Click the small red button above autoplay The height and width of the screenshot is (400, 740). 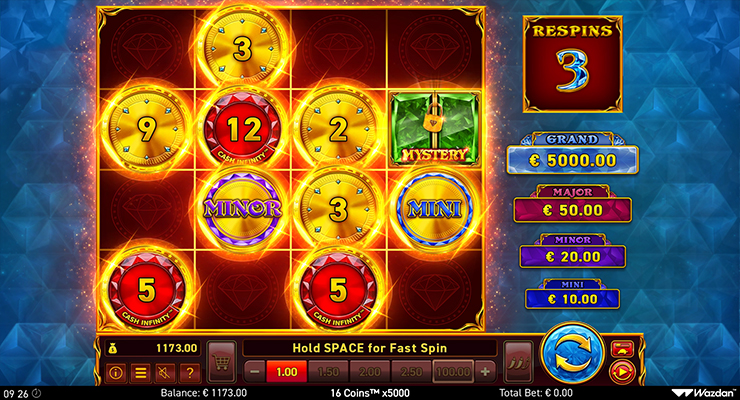(622, 347)
